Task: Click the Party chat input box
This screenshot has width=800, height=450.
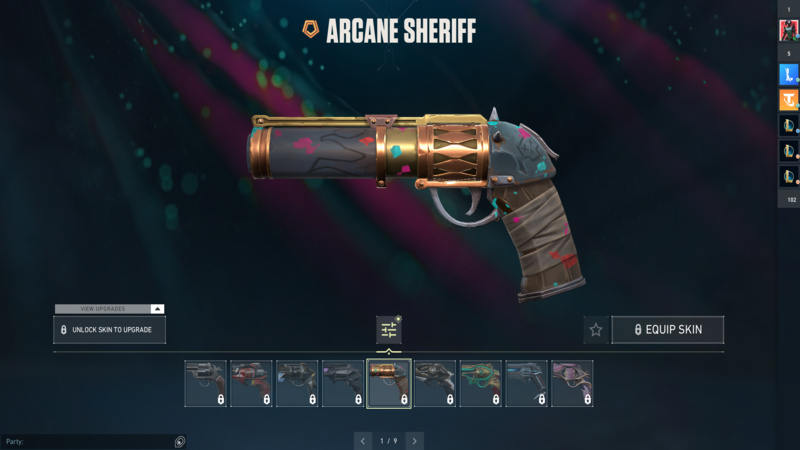Action: tap(88, 441)
